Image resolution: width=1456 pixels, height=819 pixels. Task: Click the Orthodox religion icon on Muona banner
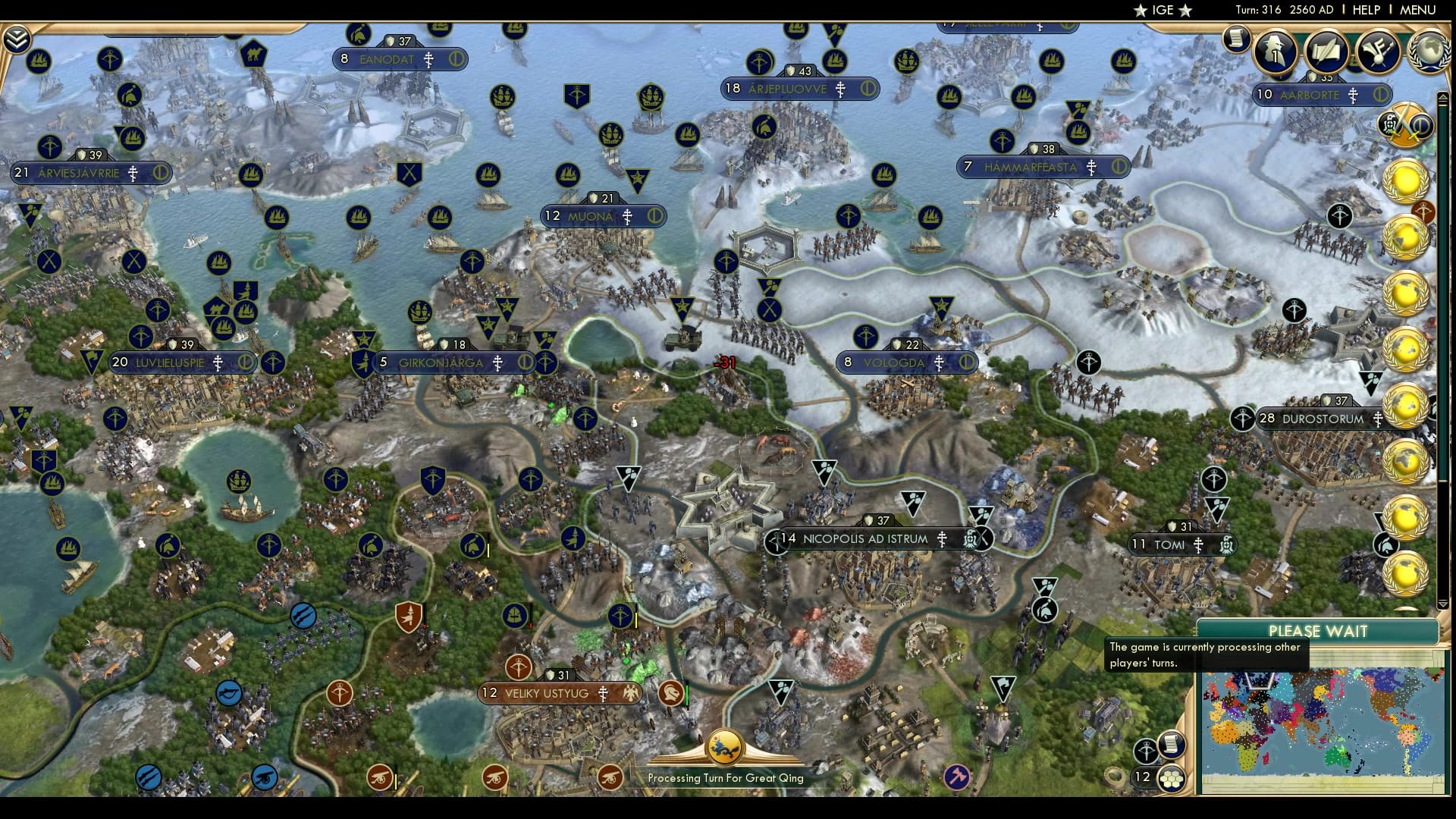(x=627, y=217)
